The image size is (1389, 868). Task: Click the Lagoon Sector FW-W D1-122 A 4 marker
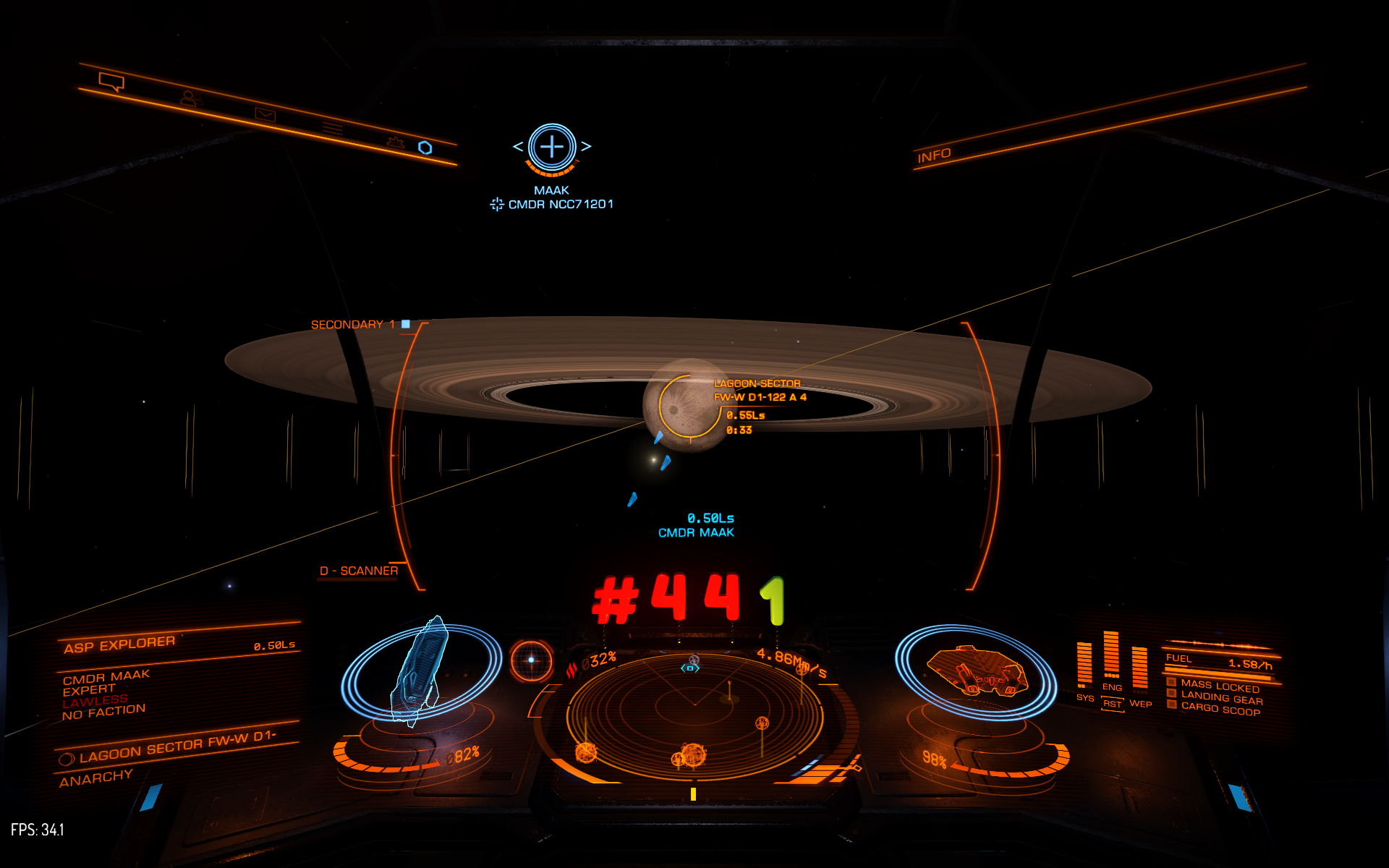coord(759,391)
